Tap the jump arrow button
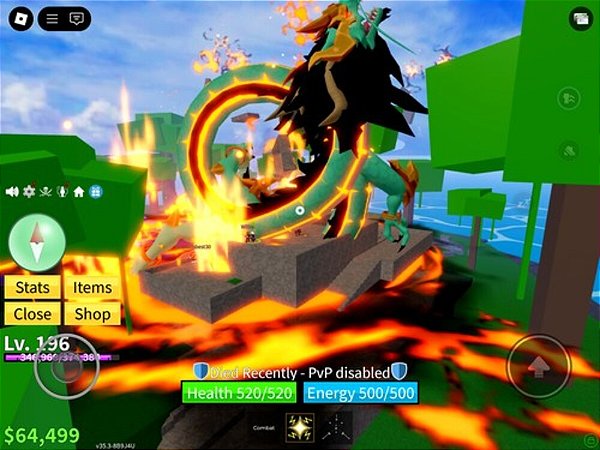This screenshot has width=600, height=450. point(538,365)
